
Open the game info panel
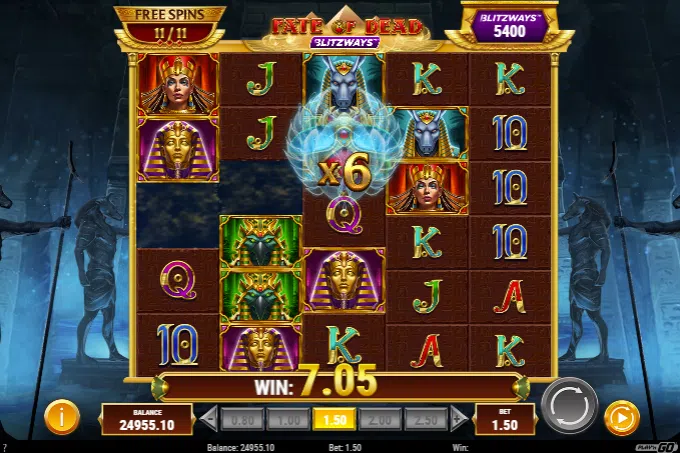pos(62,416)
